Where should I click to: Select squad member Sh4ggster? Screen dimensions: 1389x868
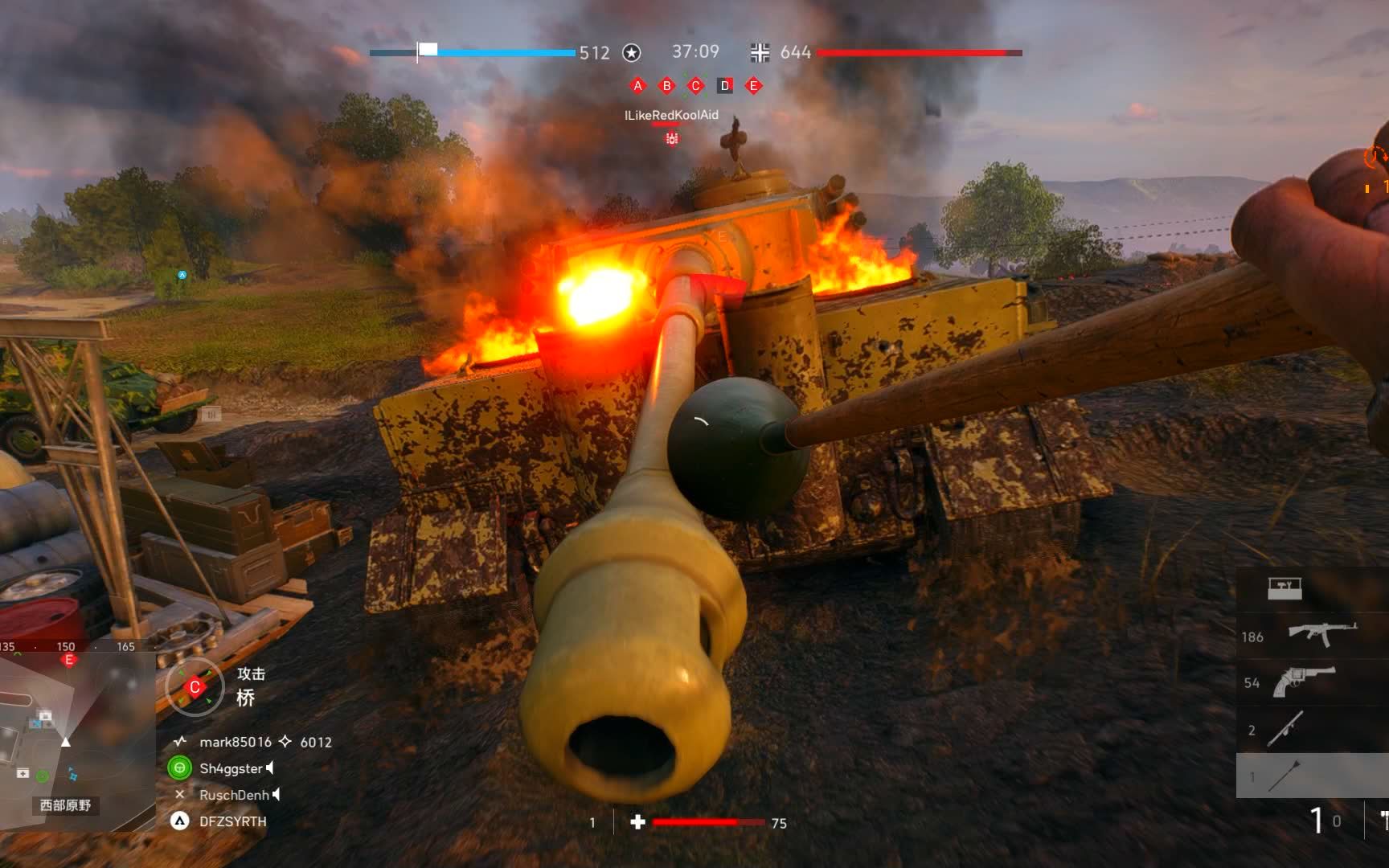[x=231, y=768]
